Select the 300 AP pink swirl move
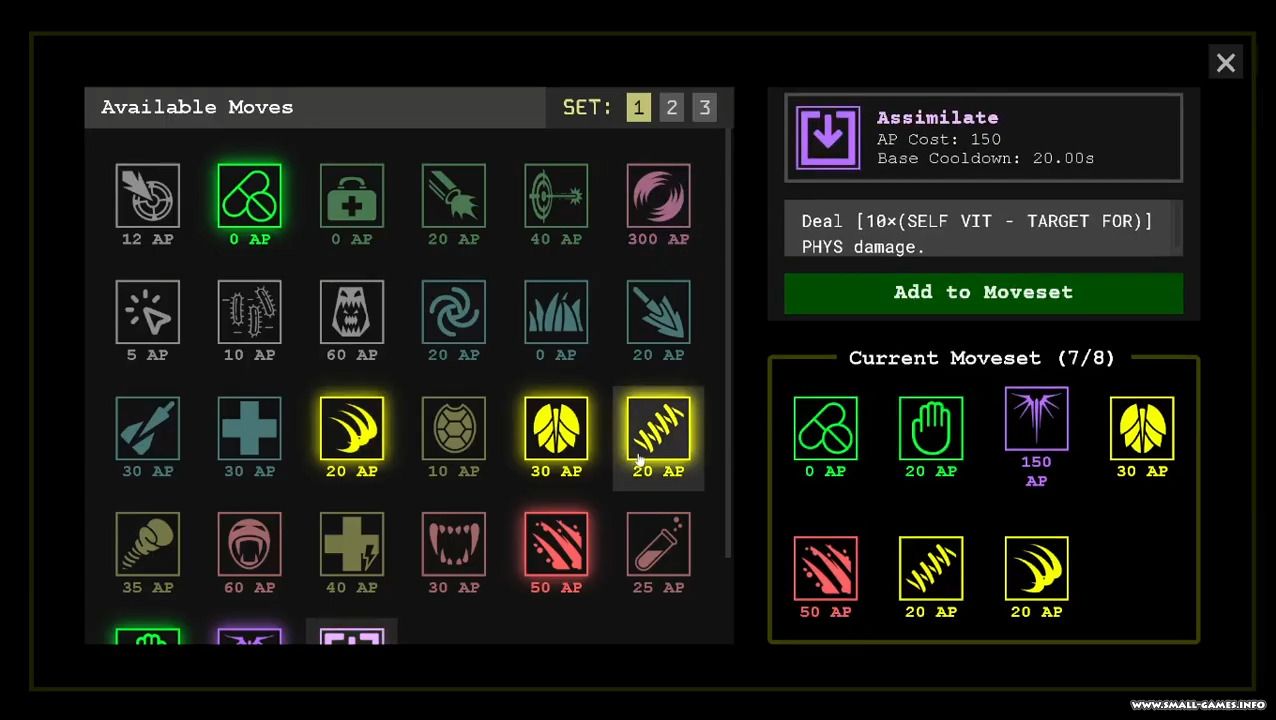Viewport: 1276px width, 720px height. tap(658, 196)
